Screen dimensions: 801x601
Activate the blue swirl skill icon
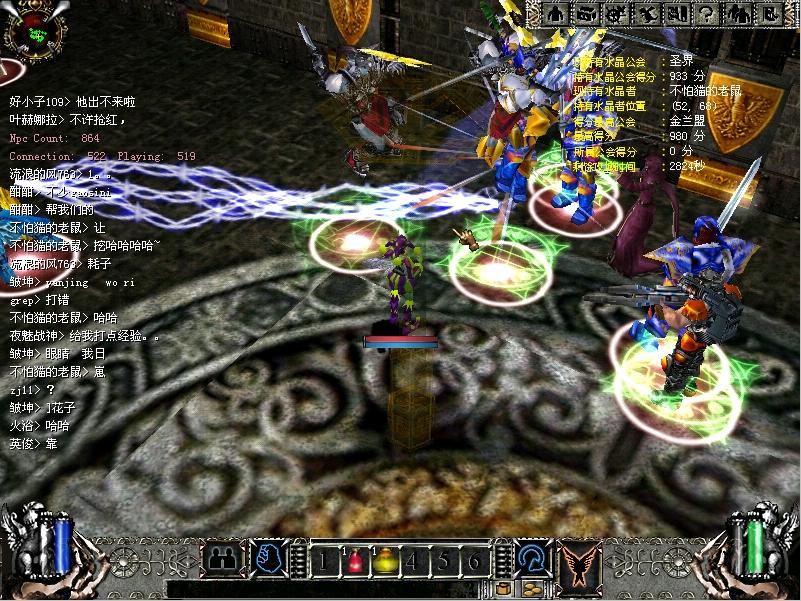[x=530, y=558]
